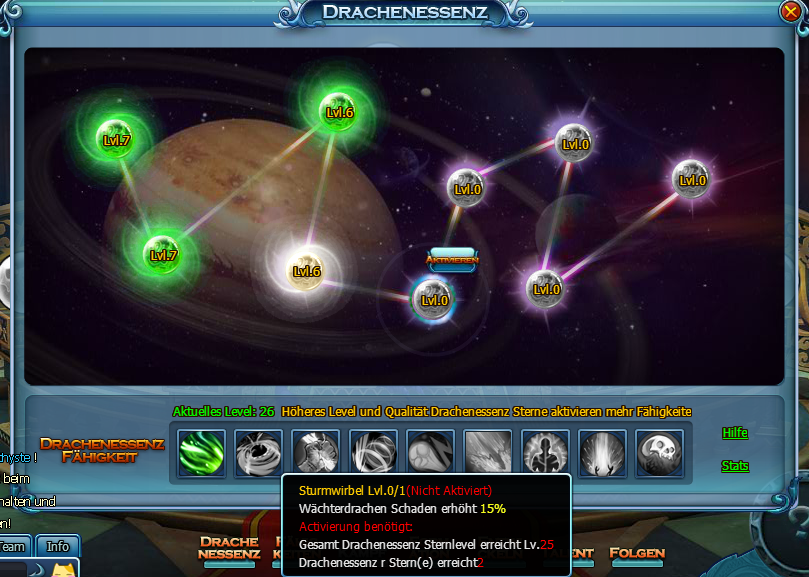Show the Stats link
The height and width of the screenshot is (577, 809).
pos(735,466)
